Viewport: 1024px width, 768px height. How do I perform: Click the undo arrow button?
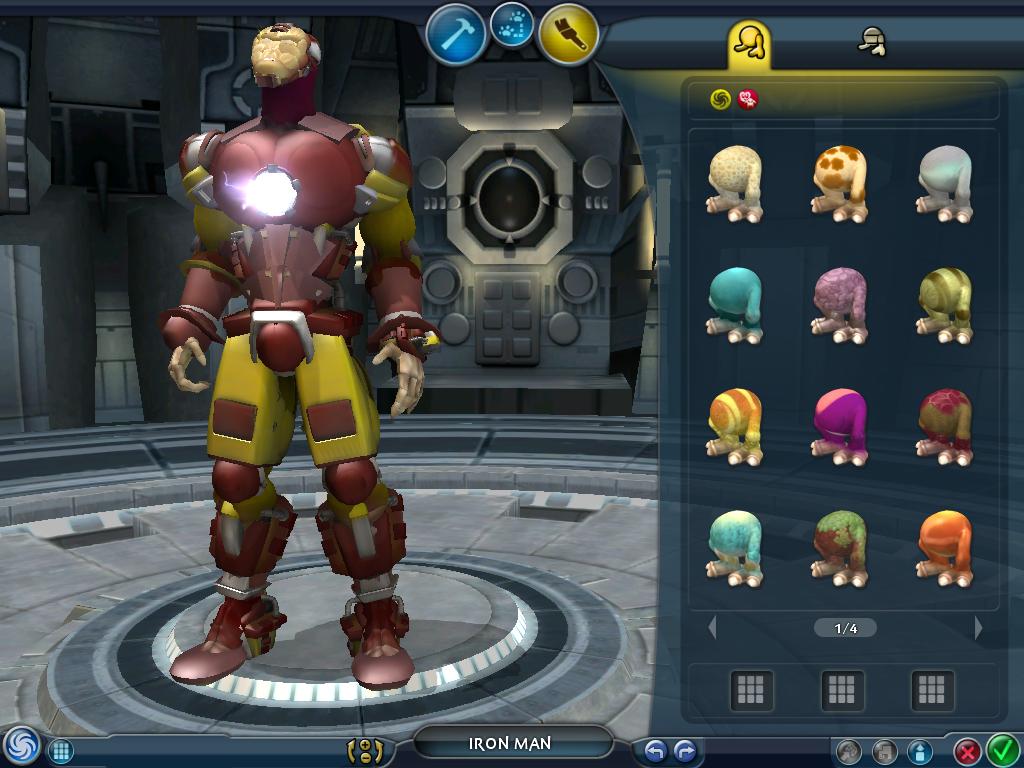click(x=656, y=751)
